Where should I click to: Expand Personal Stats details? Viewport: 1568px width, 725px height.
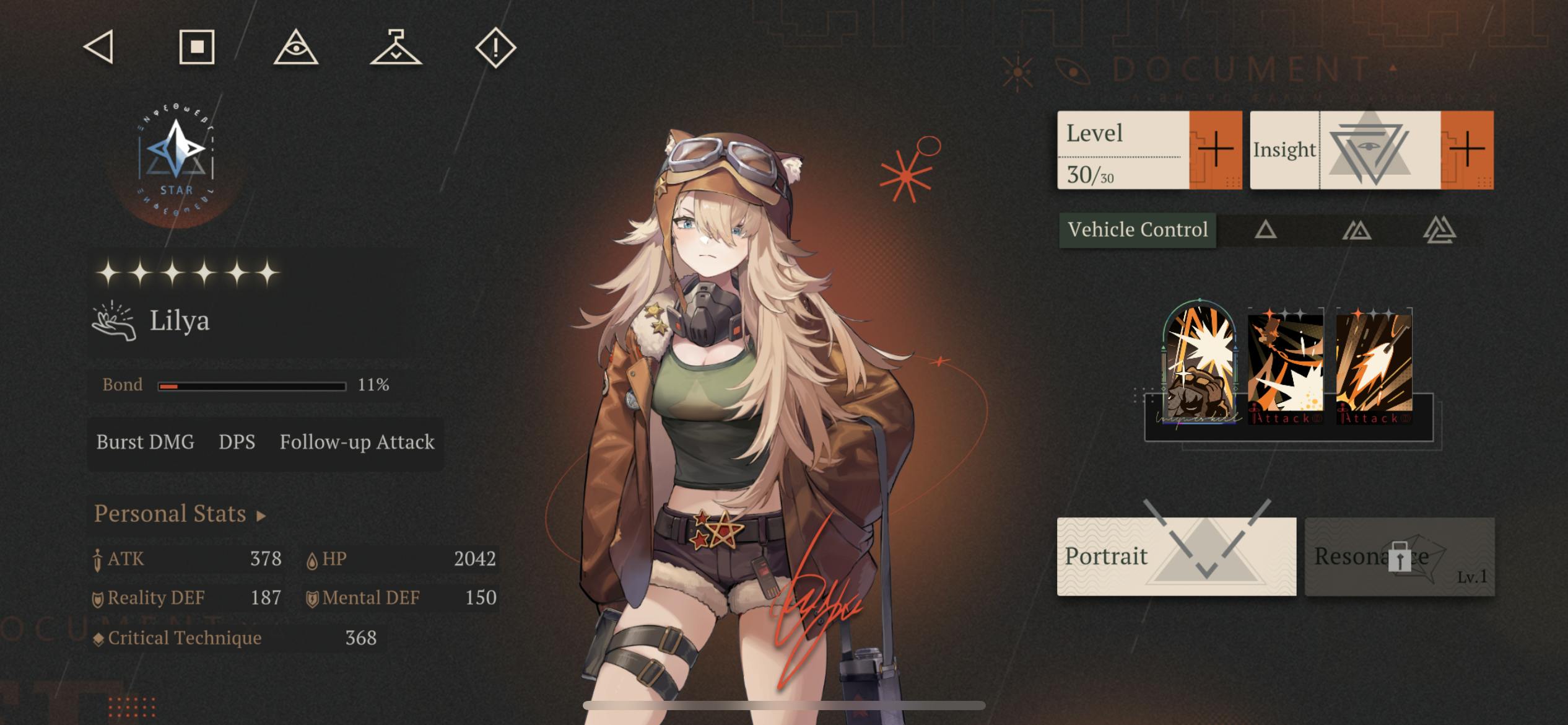(180, 514)
